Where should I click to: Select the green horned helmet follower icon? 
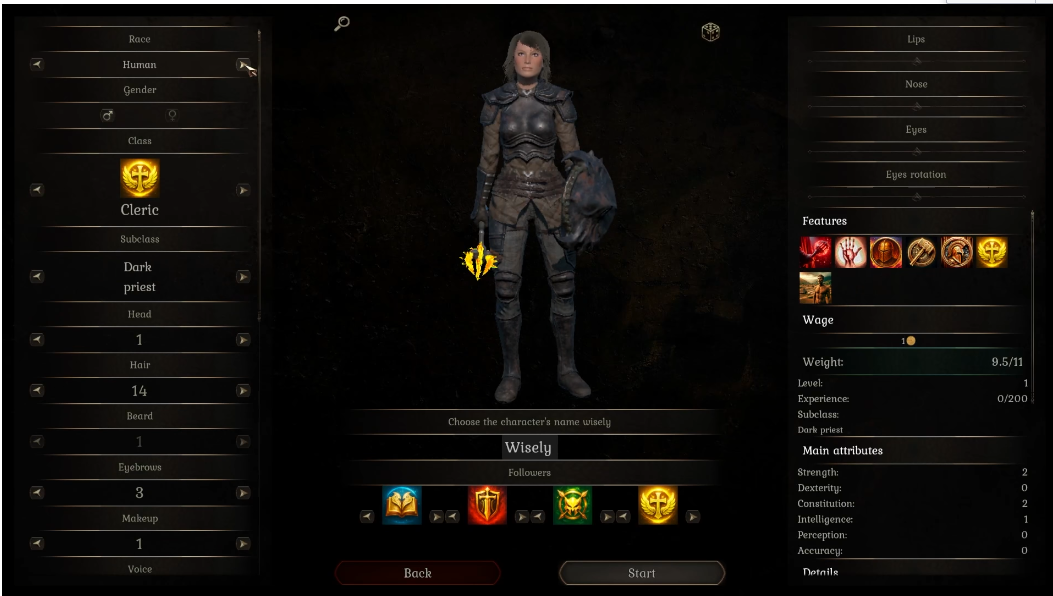pos(573,506)
